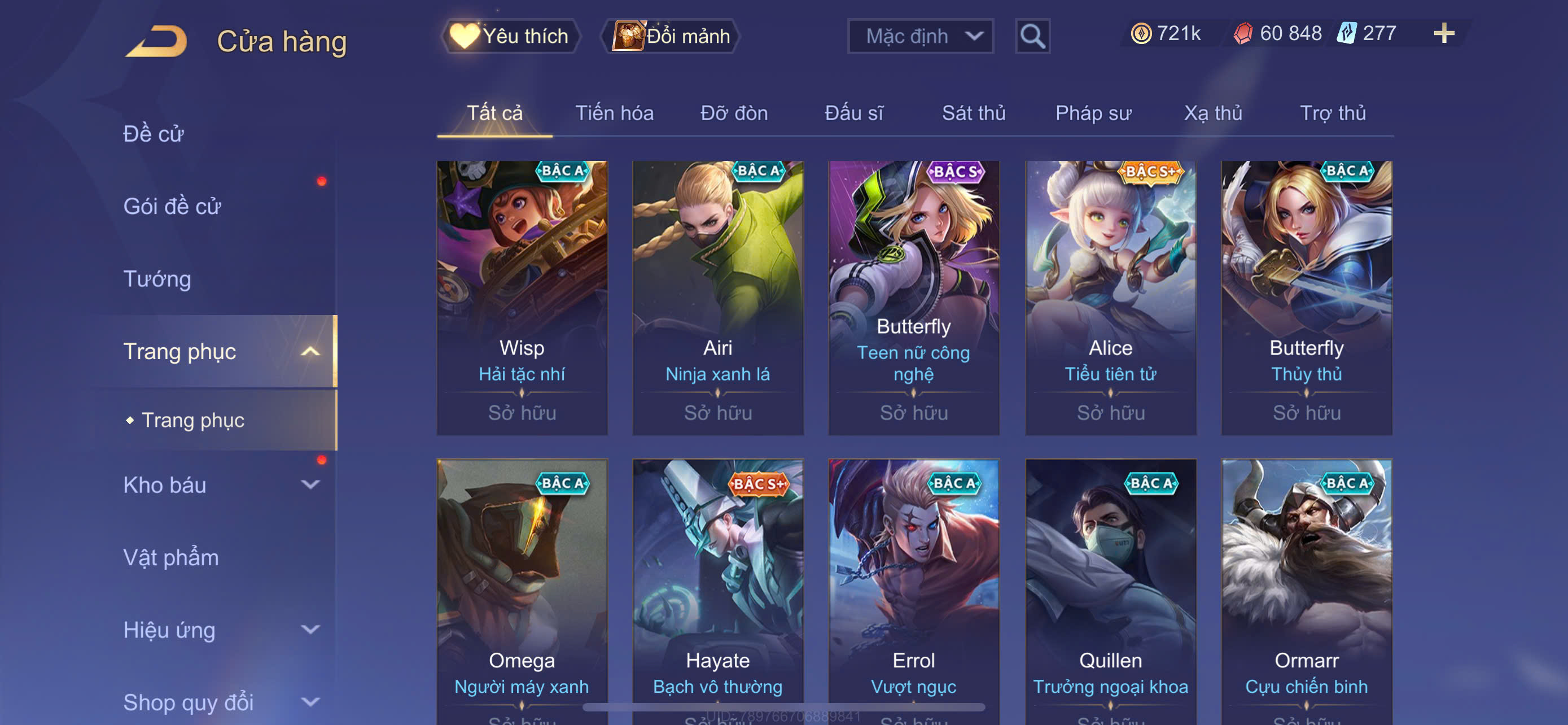Choose the Alice Tiểu tiên tử skin card
This screenshot has width=1568, height=725.
(1110, 297)
